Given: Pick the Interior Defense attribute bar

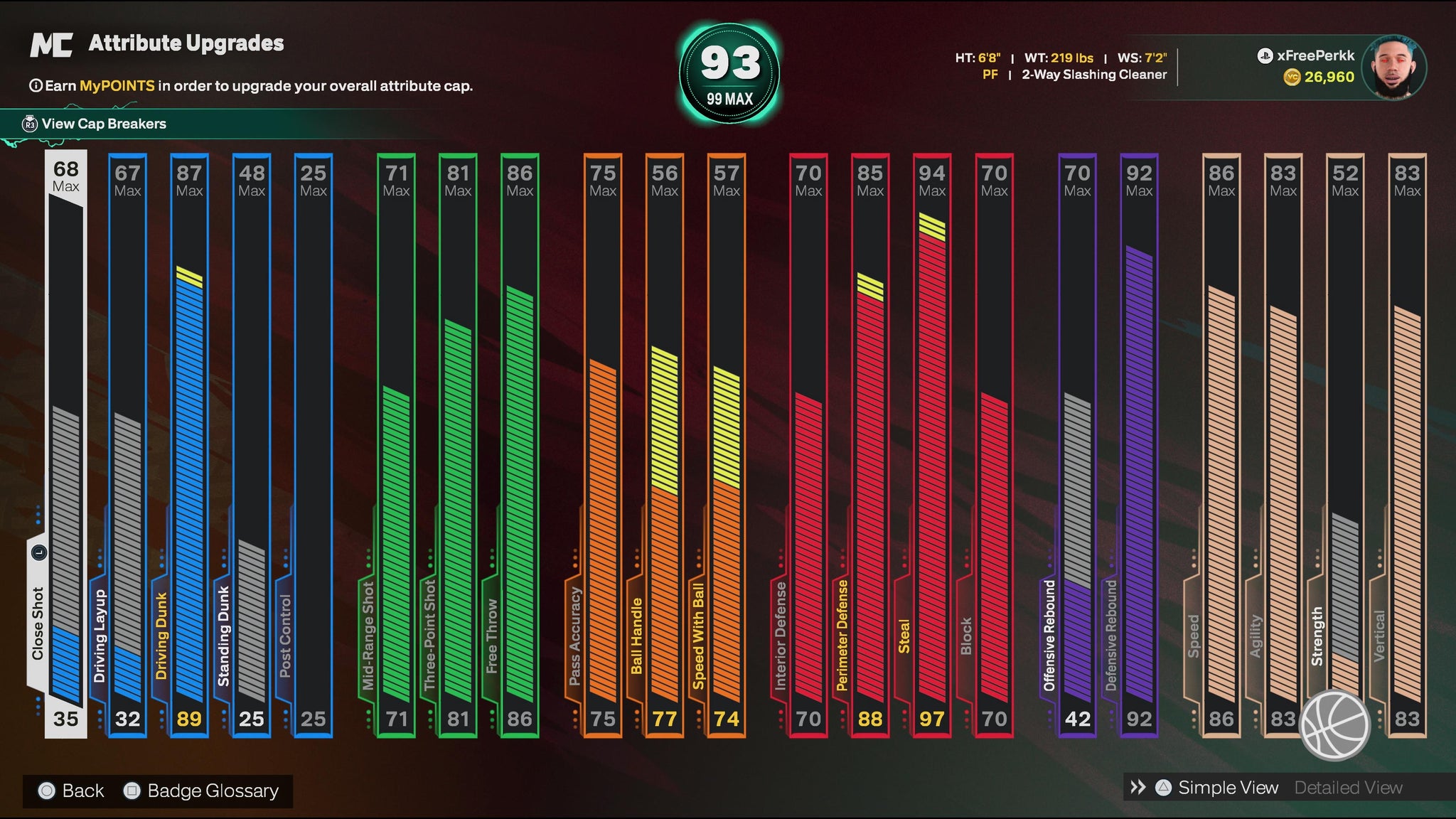Looking at the screenshot, I should tap(808, 444).
